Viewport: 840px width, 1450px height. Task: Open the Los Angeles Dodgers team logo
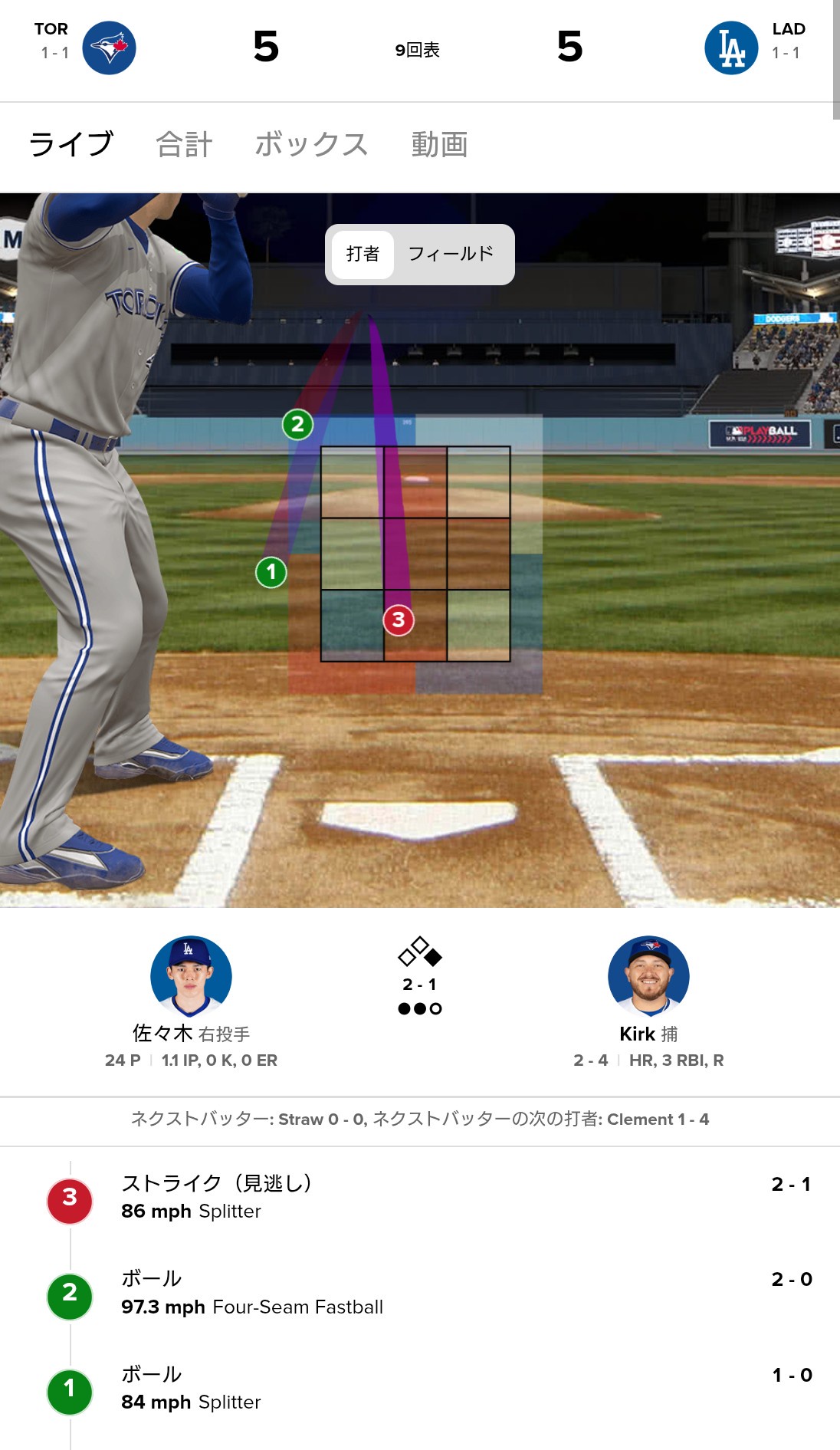click(x=730, y=48)
